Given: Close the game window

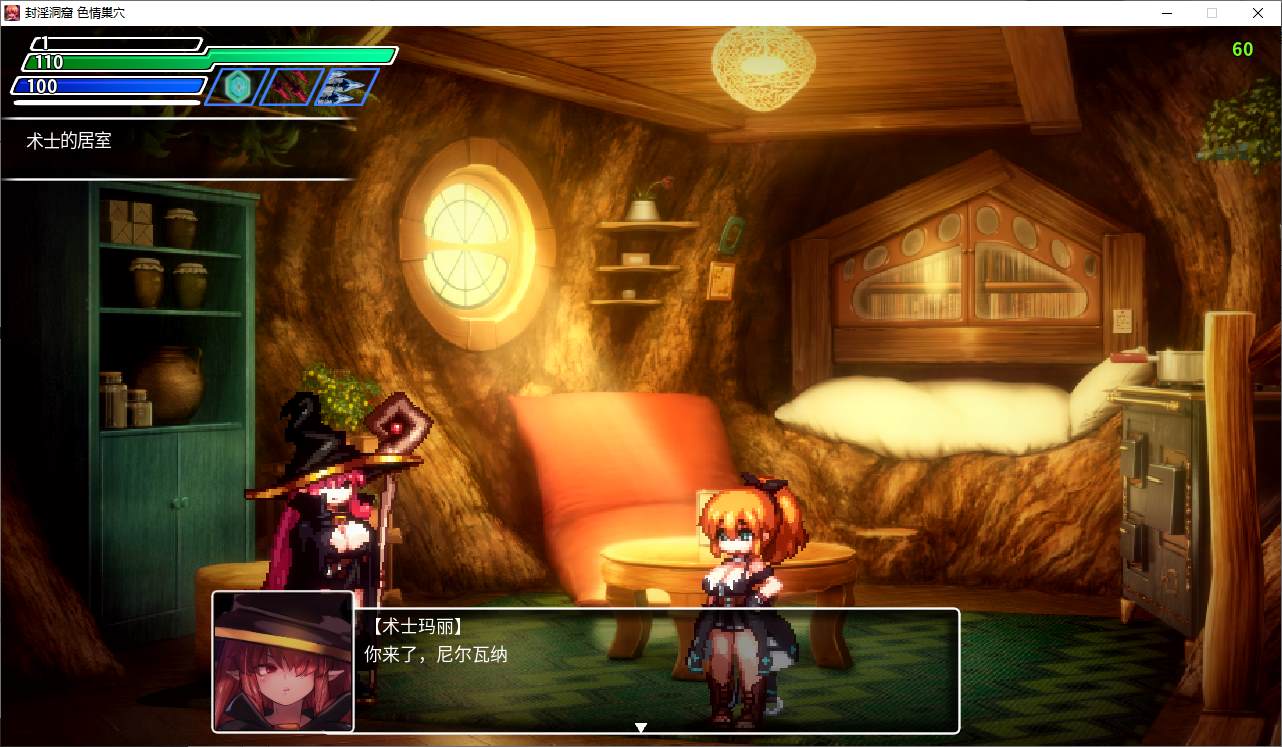Looking at the screenshot, I should pos(1258,13).
